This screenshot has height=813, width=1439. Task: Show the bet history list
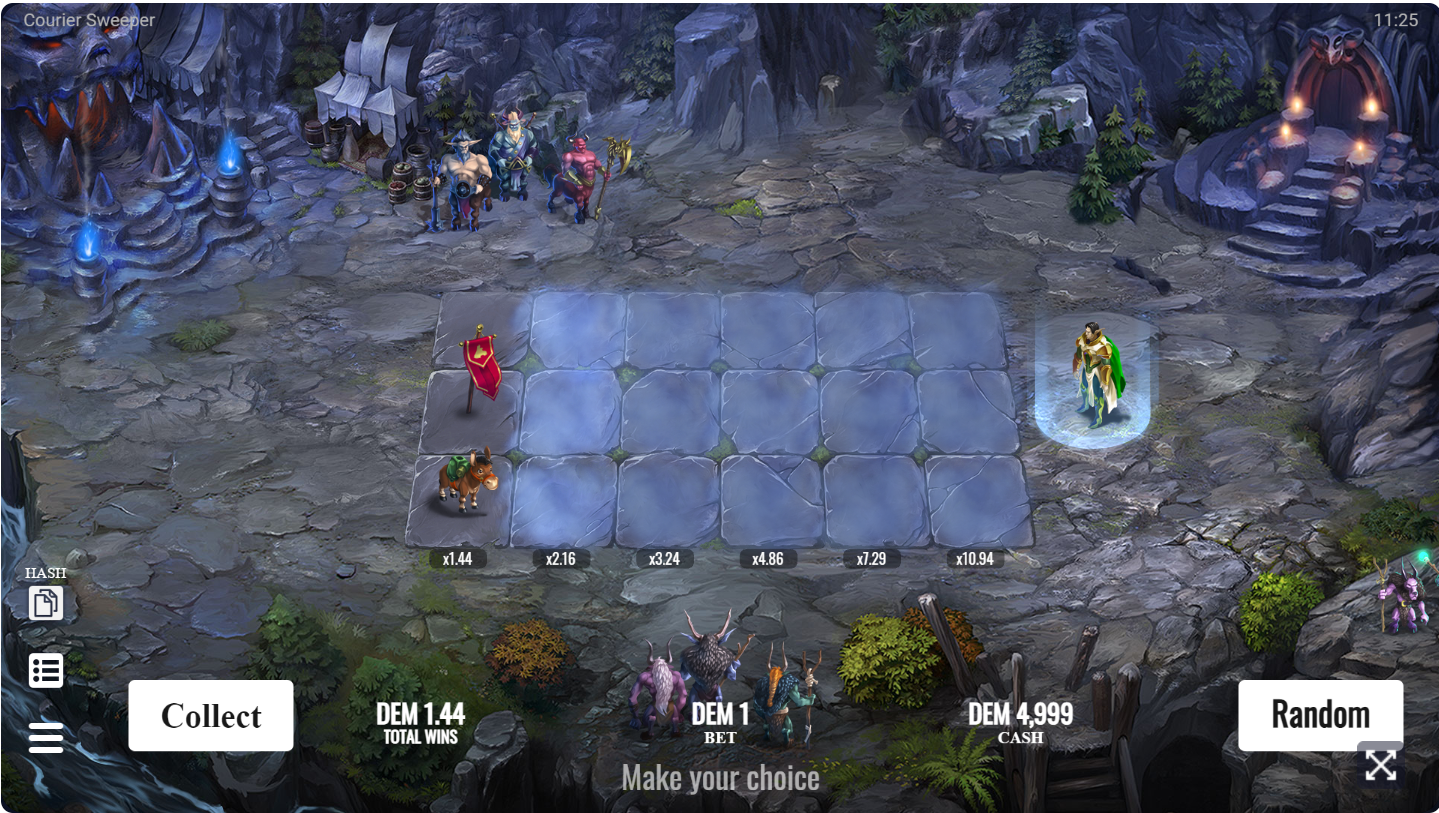tap(46, 671)
